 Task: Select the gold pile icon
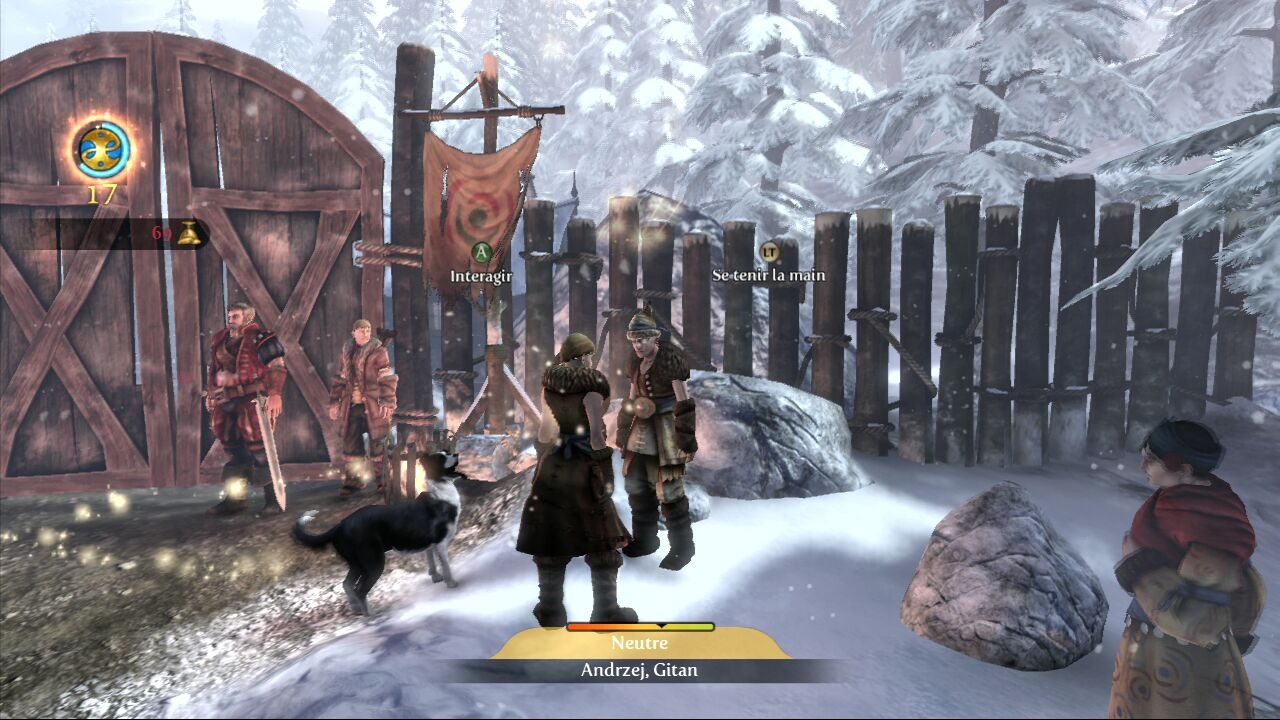tap(191, 234)
